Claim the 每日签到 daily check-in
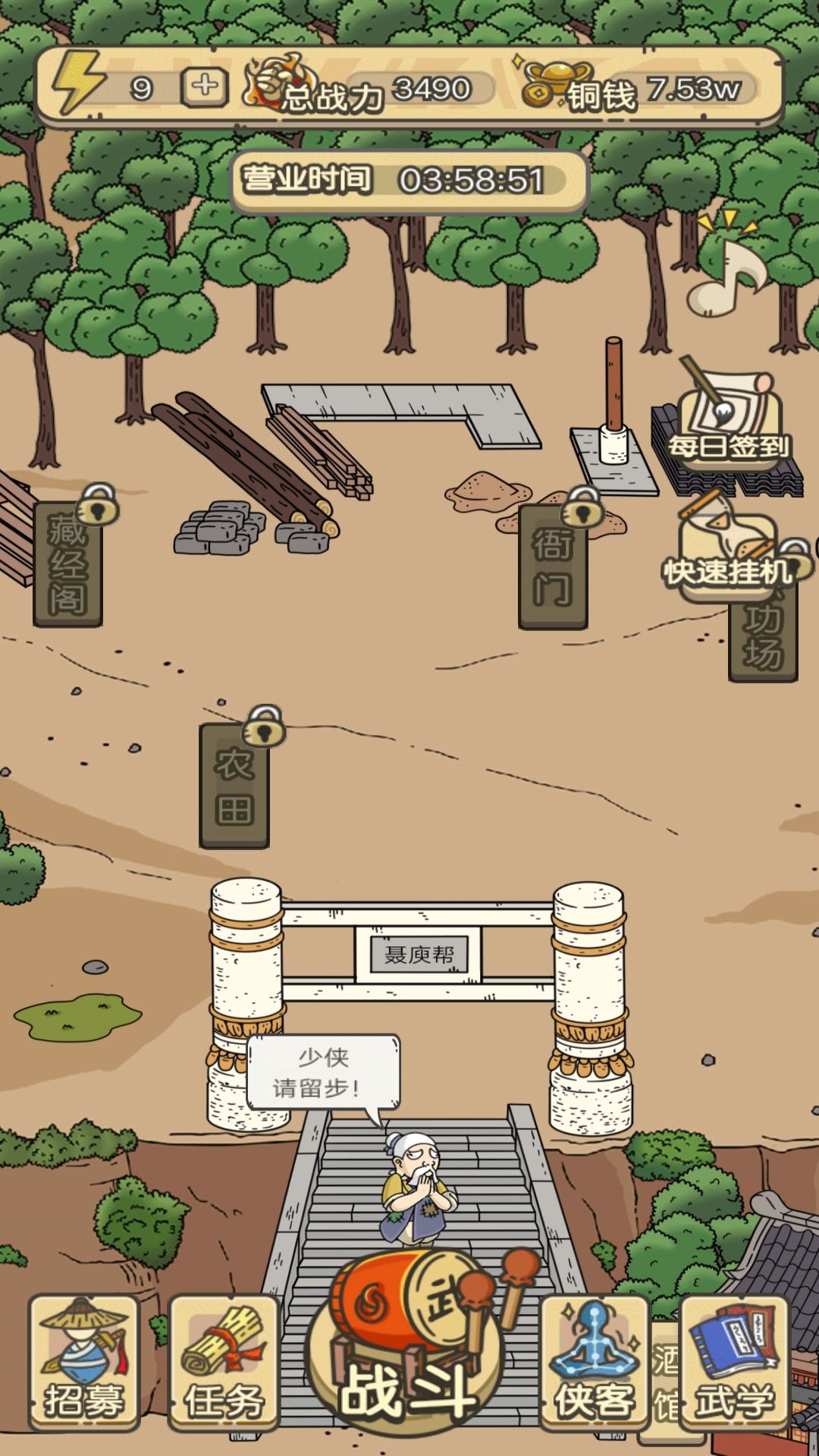 click(728, 425)
